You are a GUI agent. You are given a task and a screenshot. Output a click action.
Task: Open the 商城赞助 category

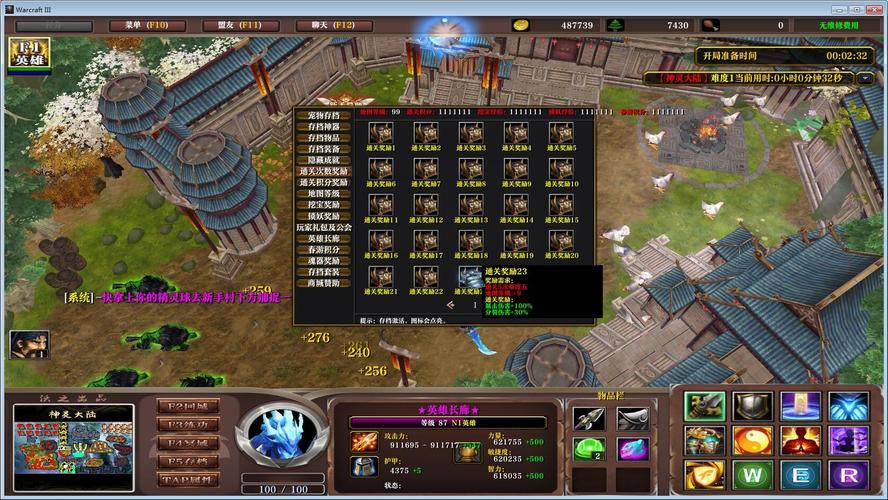[324, 283]
